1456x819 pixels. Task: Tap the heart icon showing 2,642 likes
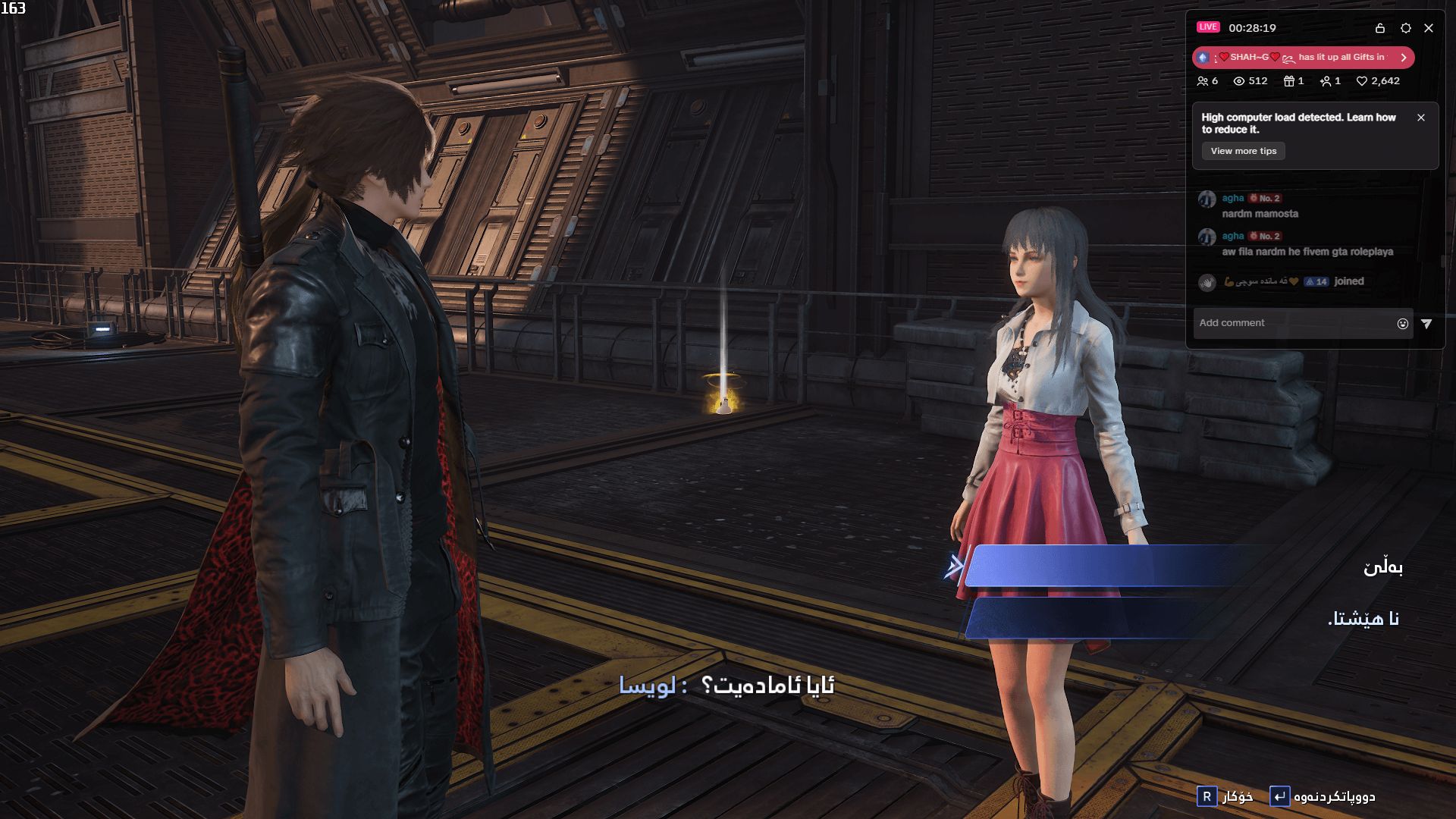1362,81
